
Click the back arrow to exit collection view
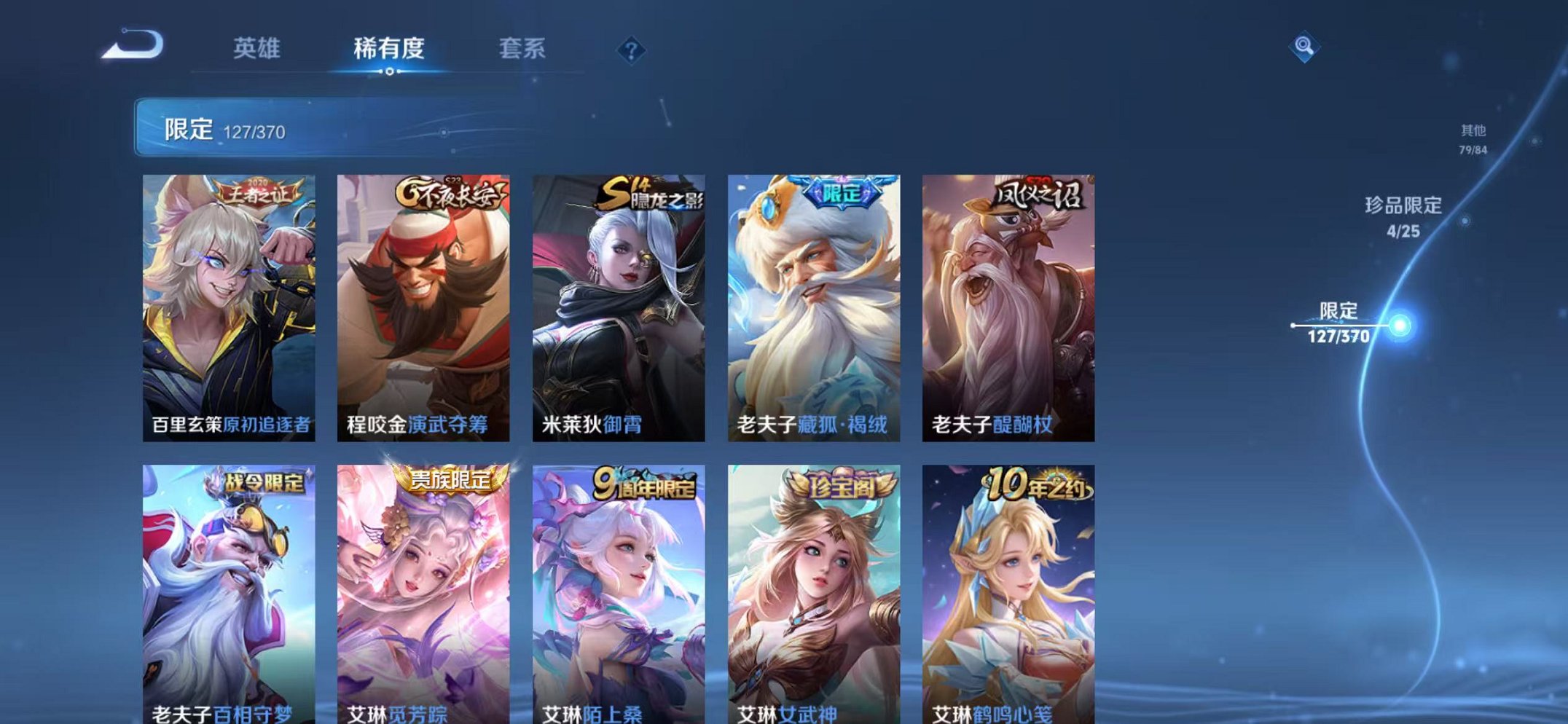tap(131, 45)
